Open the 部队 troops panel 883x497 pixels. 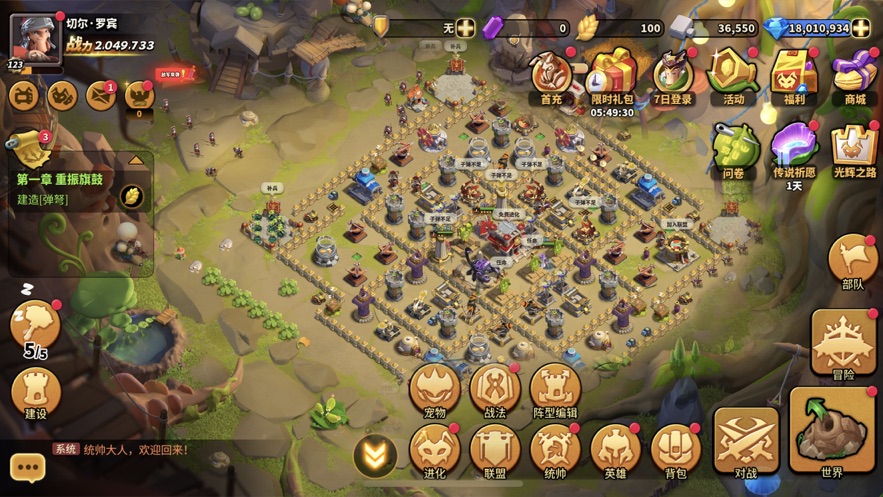pos(853,262)
